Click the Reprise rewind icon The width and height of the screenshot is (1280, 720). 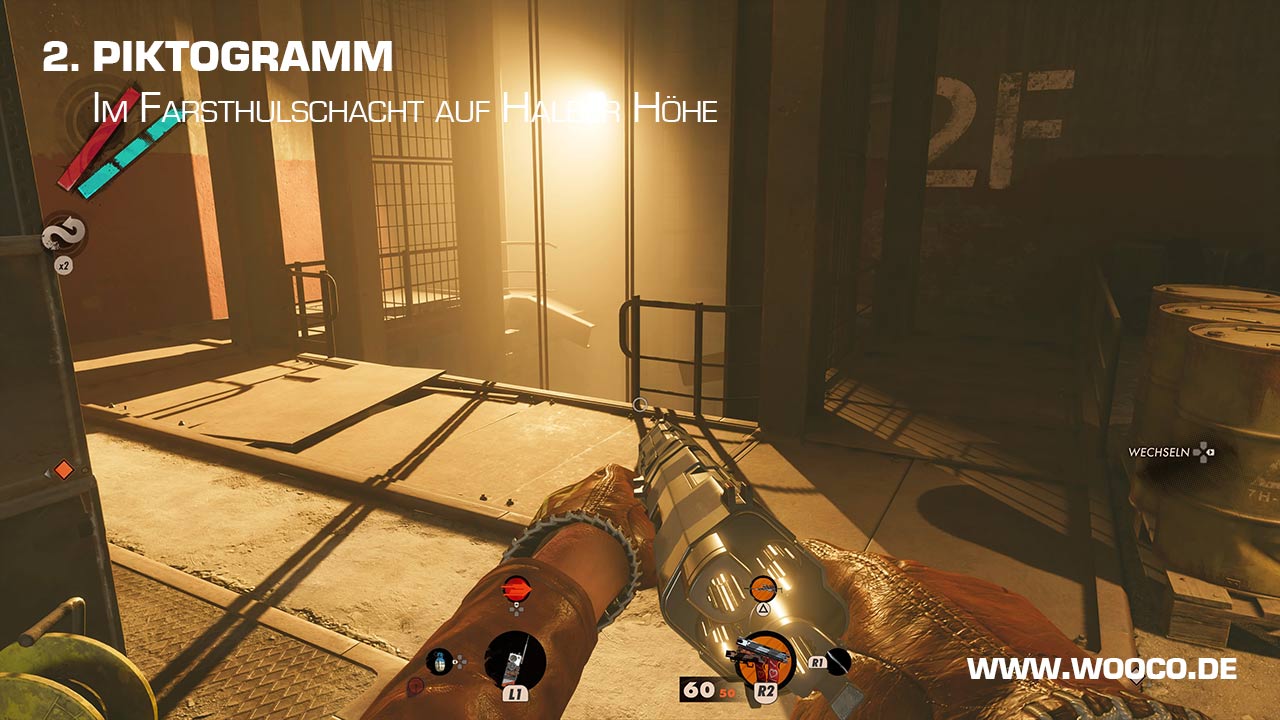pyautogui.click(x=64, y=235)
